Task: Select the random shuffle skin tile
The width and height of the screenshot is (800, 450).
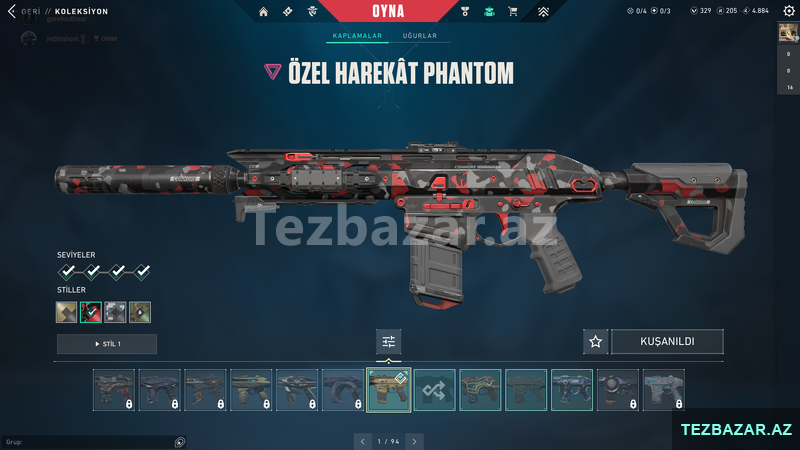Action: pos(435,390)
